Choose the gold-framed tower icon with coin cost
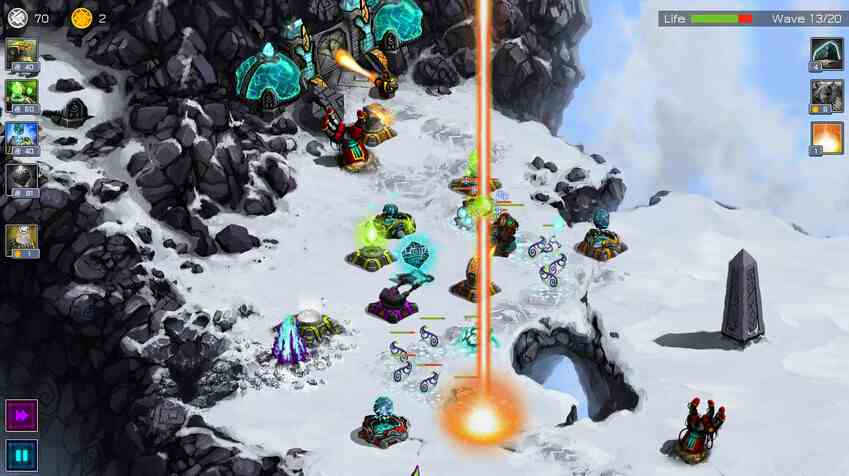Image resolution: width=849 pixels, height=476 pixels. pyautogui.click(x=22, y=240)
